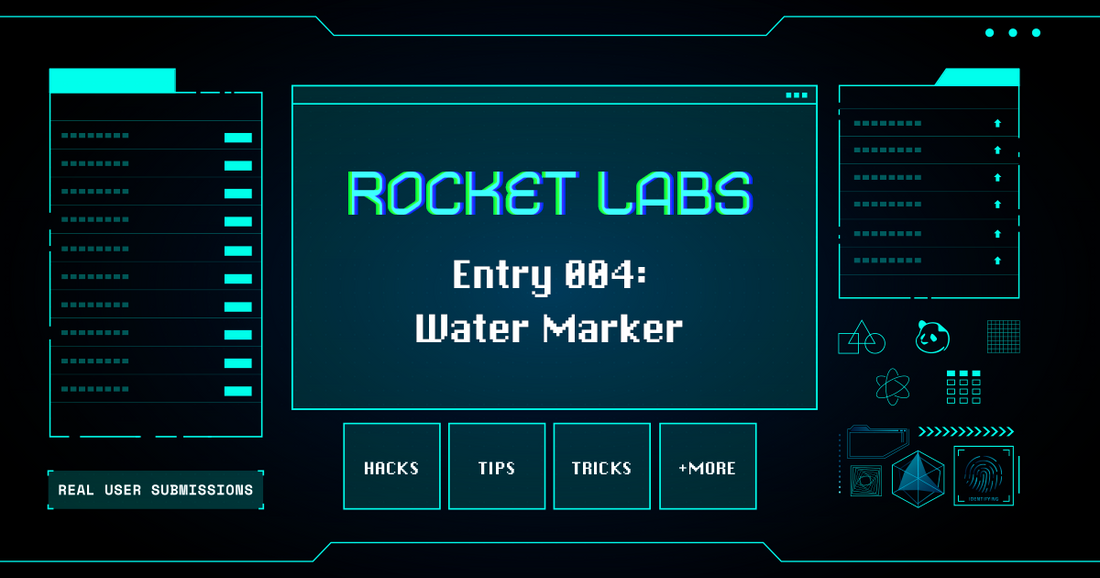The width and height of the screenshot is (1100, 578).
Task: Click the icosahedron crystal icon
Action: pos(917,478)
